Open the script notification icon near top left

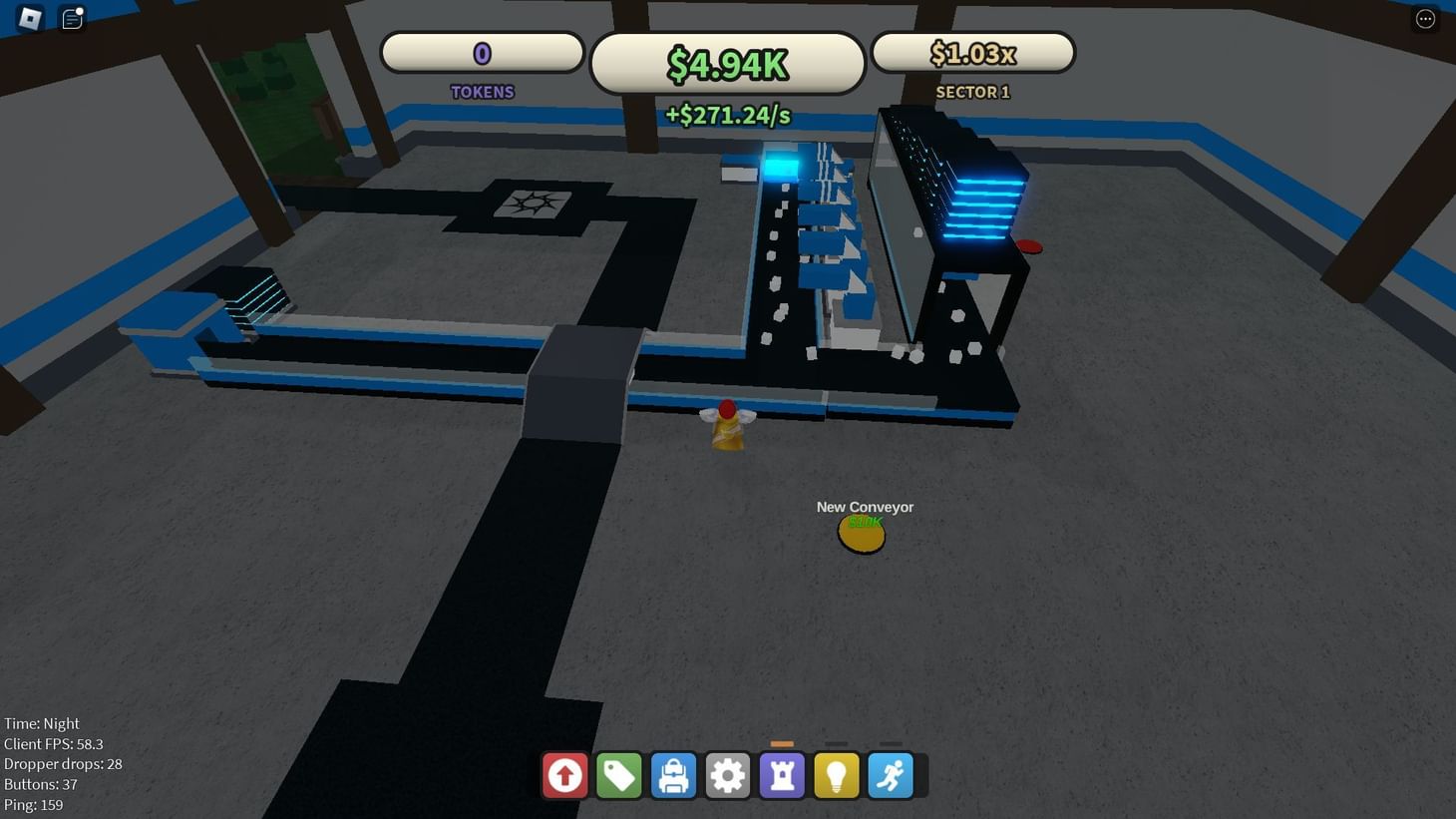71,18
